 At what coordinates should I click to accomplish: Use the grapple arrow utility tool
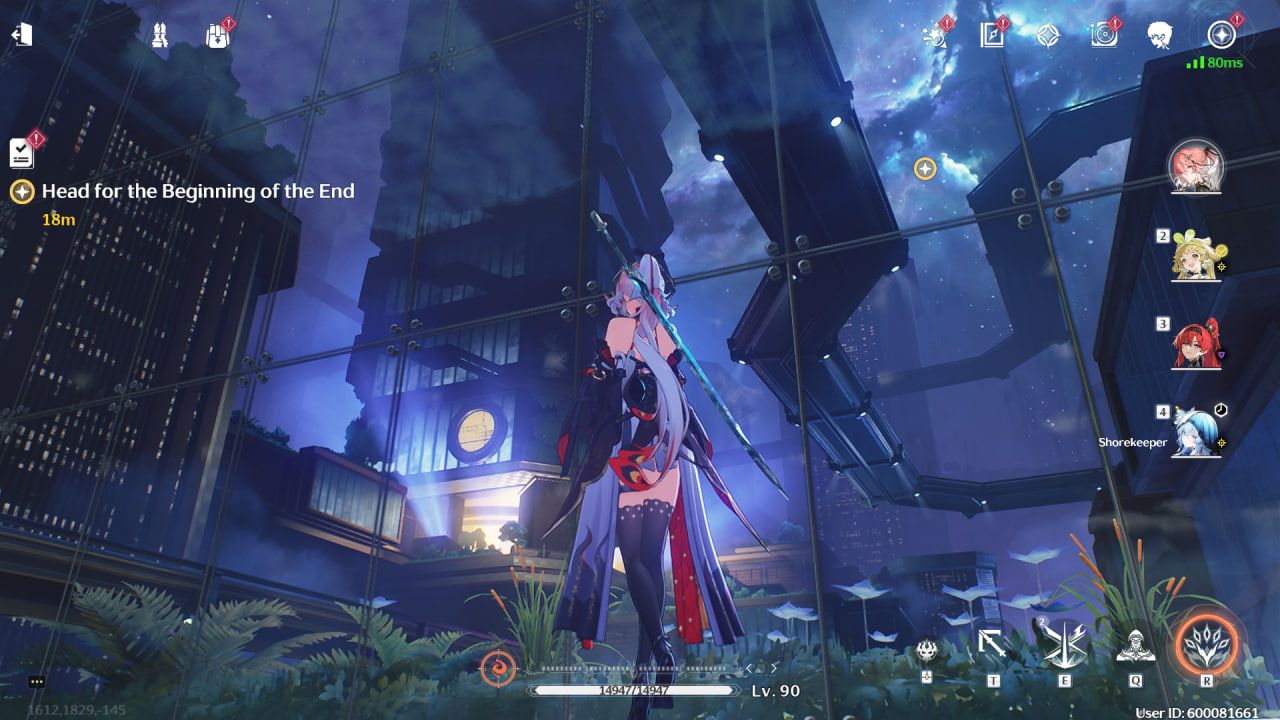(993, 646)
